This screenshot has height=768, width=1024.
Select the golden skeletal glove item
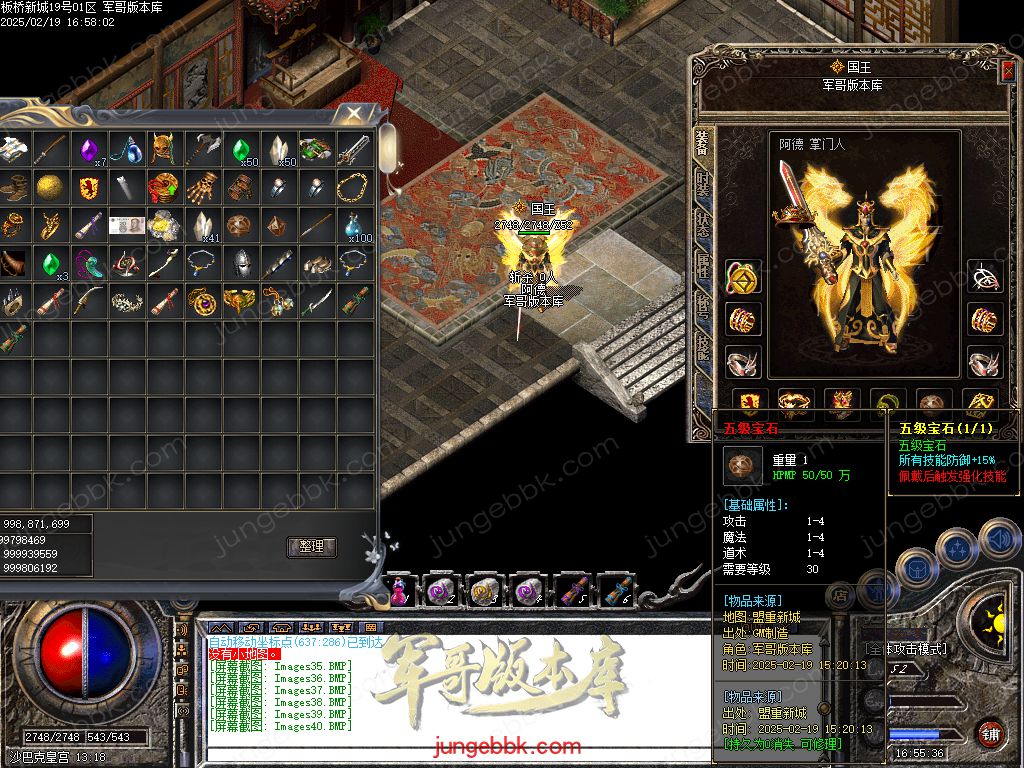click(204, 187)
